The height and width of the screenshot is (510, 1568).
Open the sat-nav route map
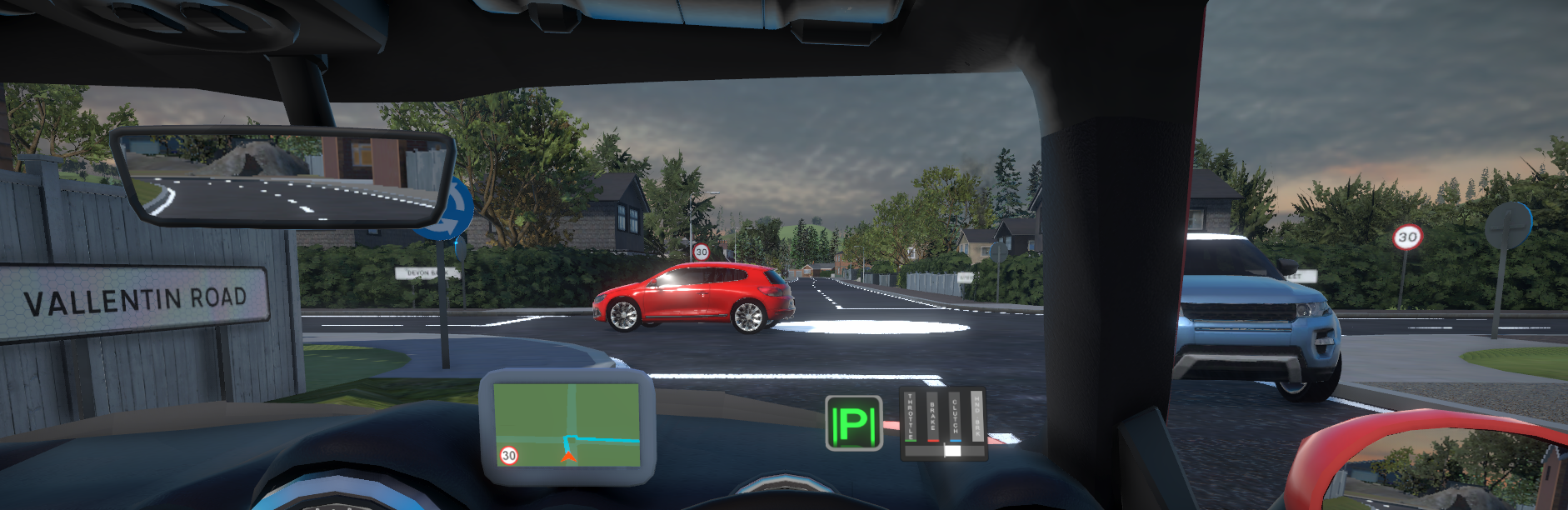(x=567, y=424)
